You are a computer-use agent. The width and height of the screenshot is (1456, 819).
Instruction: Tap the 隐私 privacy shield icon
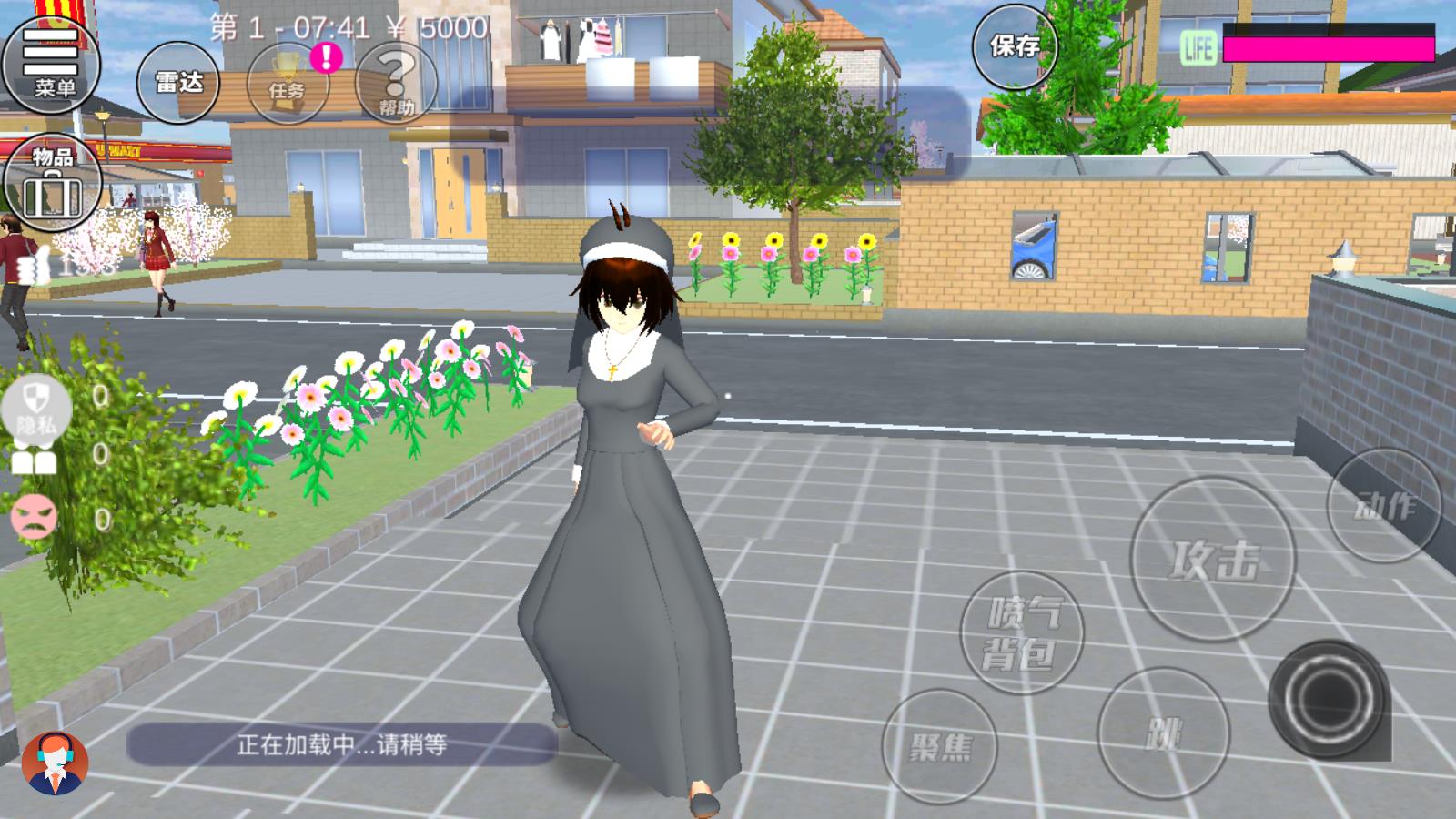[x=35, y=407]
